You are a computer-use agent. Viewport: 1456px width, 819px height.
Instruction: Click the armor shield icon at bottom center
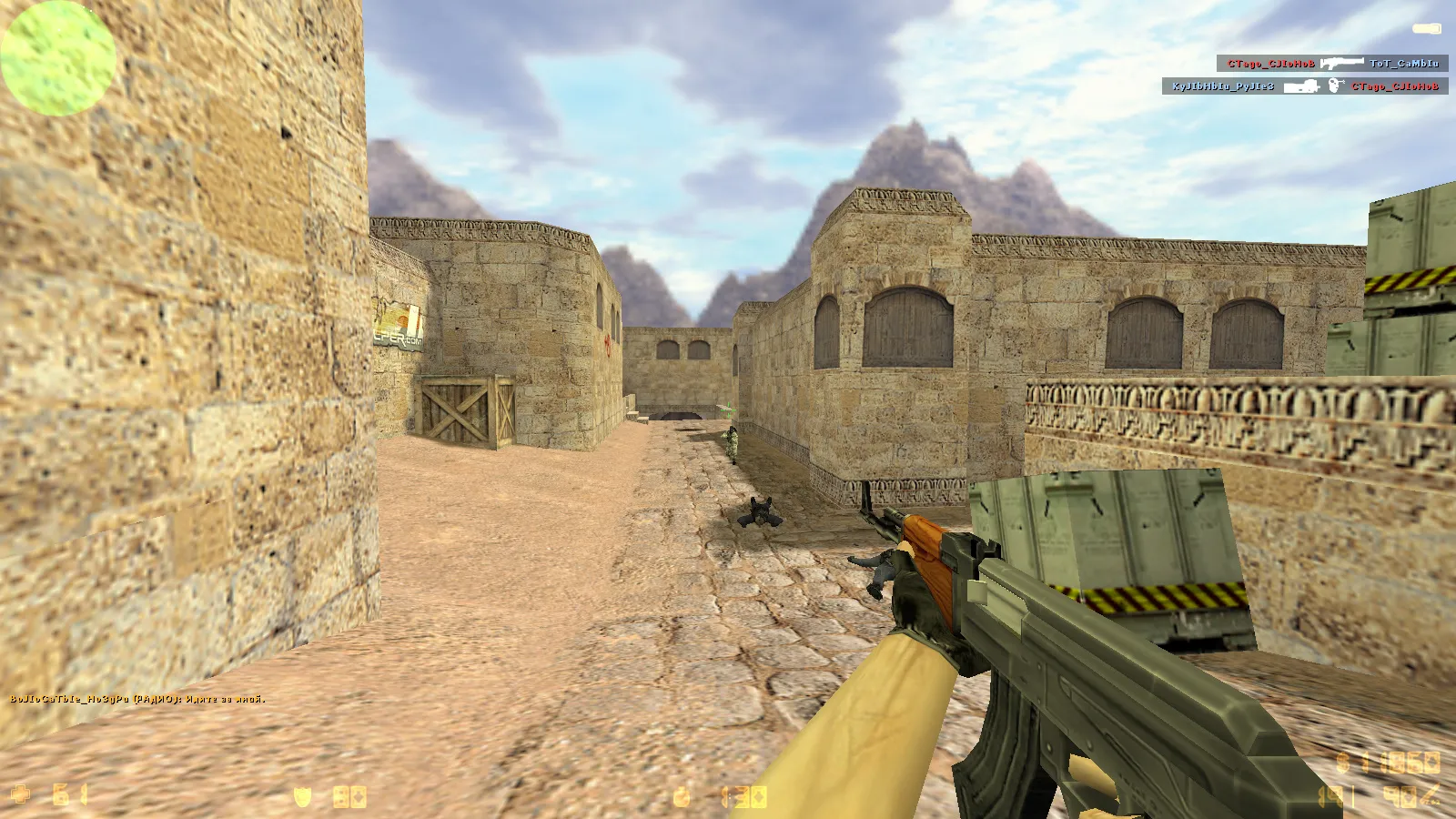click(x=302, y=796)
